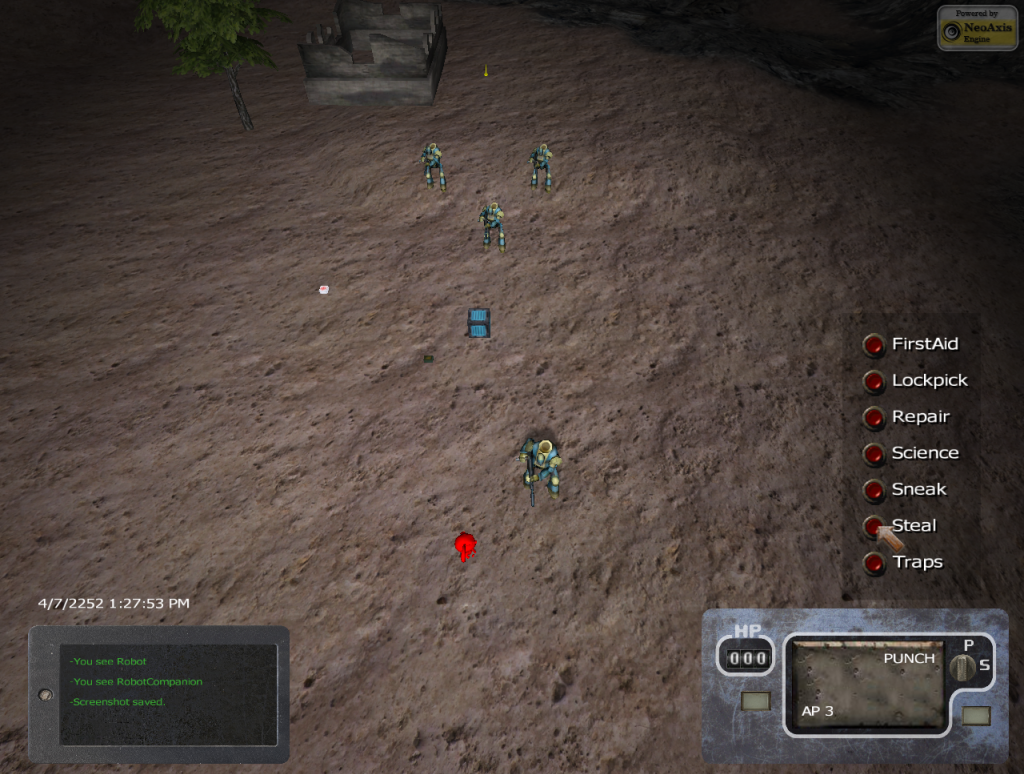Click the PUNCH weapon slot panel

[x=867, y=685]
